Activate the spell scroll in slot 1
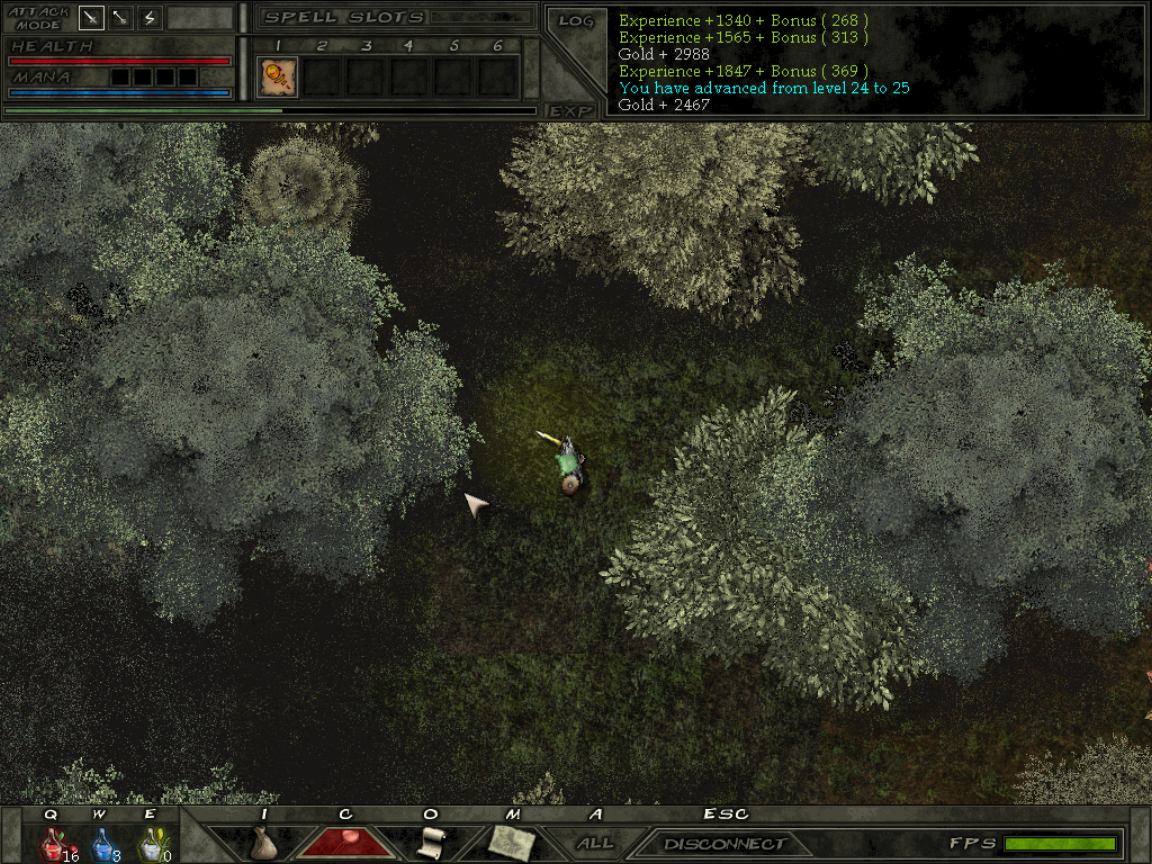This screenshot has height=864, width=1152. (278, 77)
